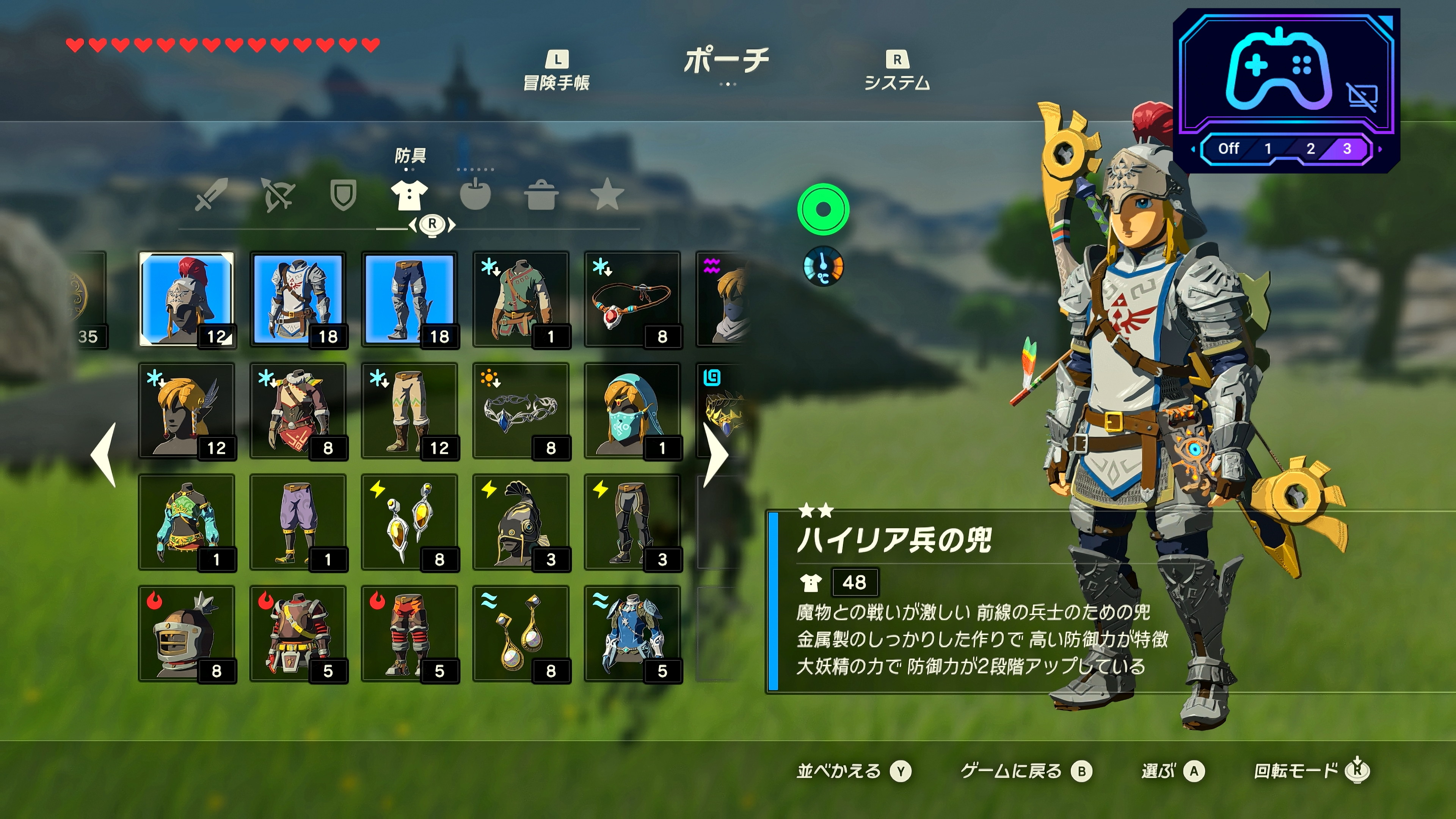Go to previous armor page arrow

tap(104, 455)
